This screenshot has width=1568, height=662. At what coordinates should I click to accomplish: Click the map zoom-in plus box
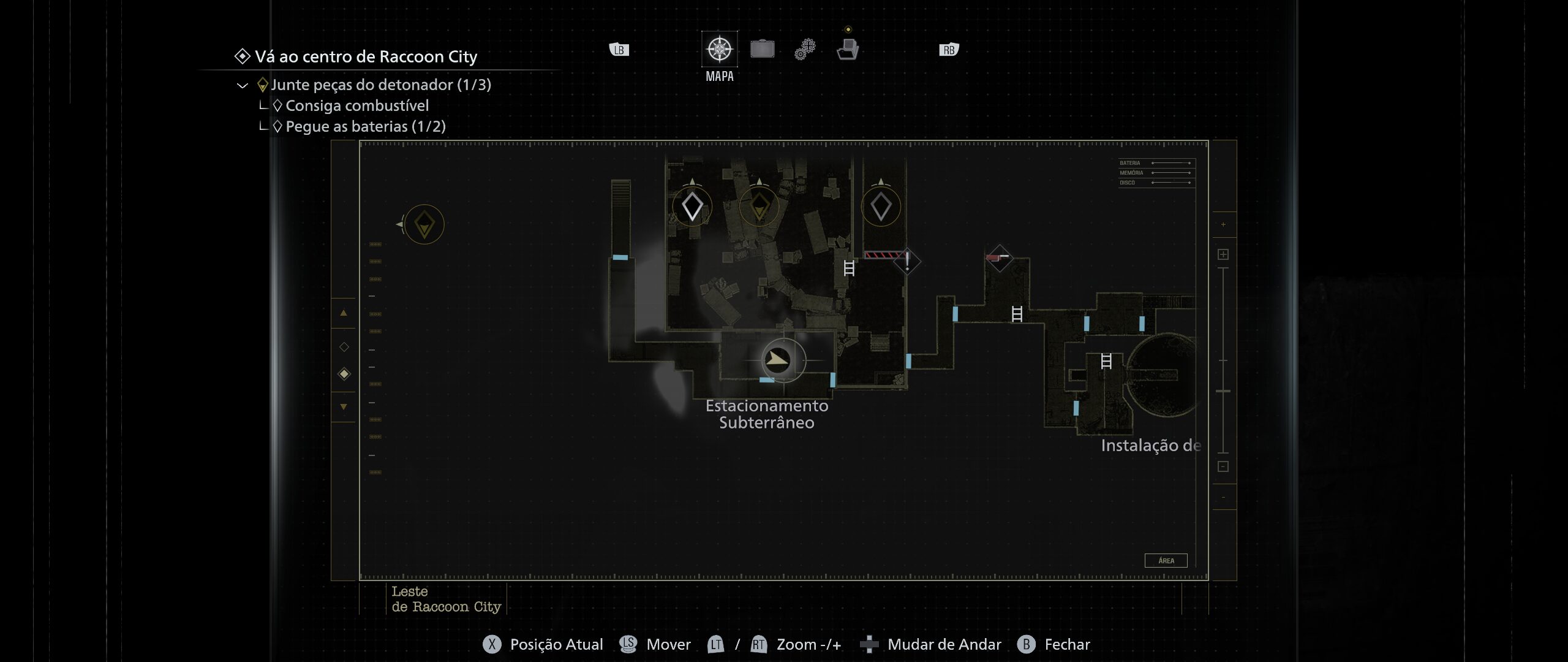(1223, 254)
